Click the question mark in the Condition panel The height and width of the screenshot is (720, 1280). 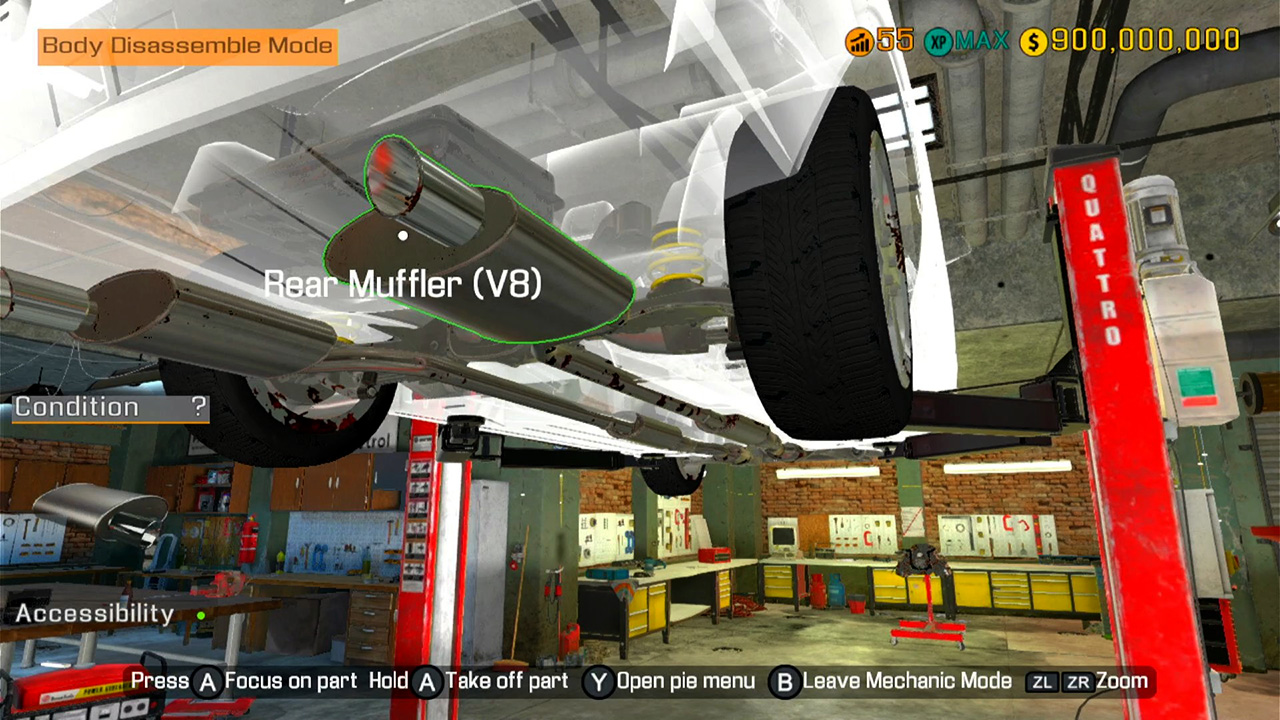198,407
